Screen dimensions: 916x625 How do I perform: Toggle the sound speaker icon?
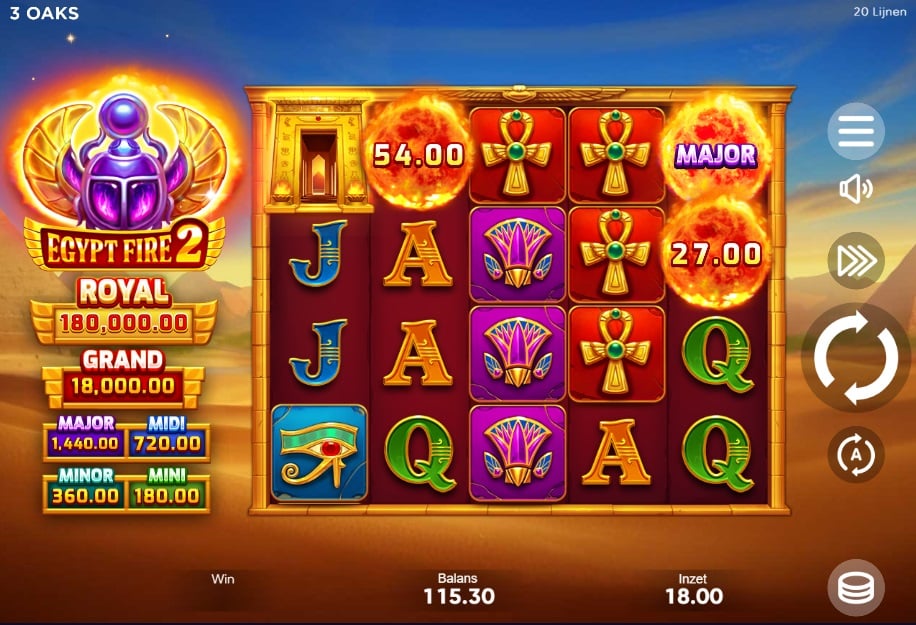(855, 189)
